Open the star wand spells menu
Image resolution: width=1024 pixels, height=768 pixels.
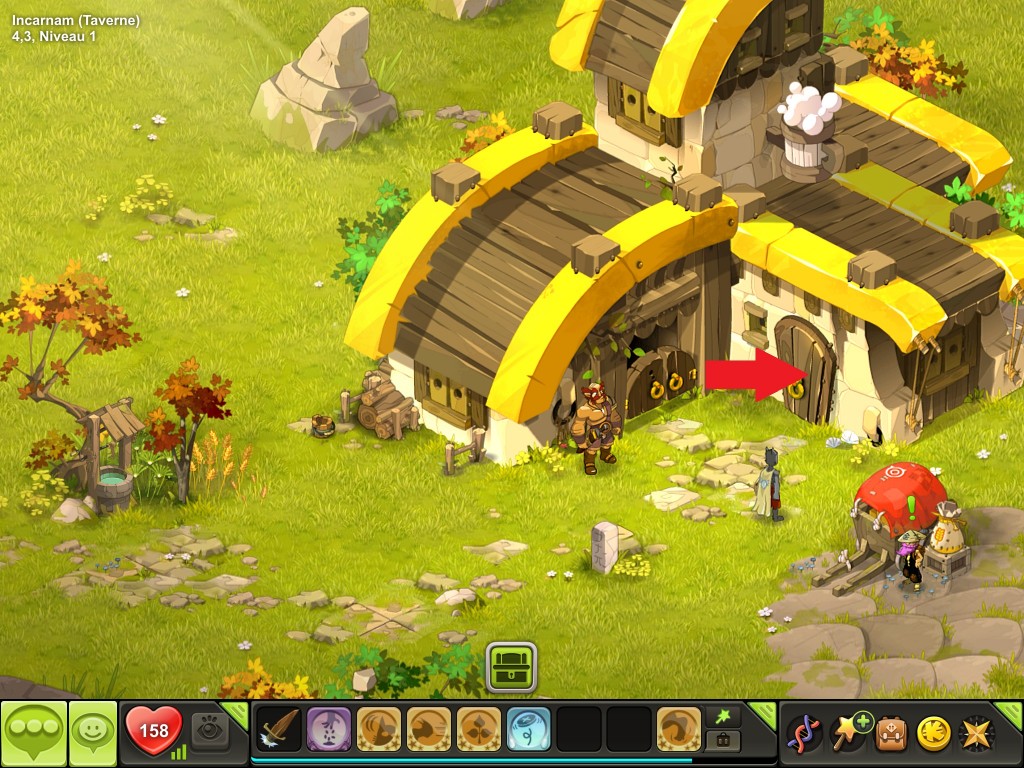848,733
